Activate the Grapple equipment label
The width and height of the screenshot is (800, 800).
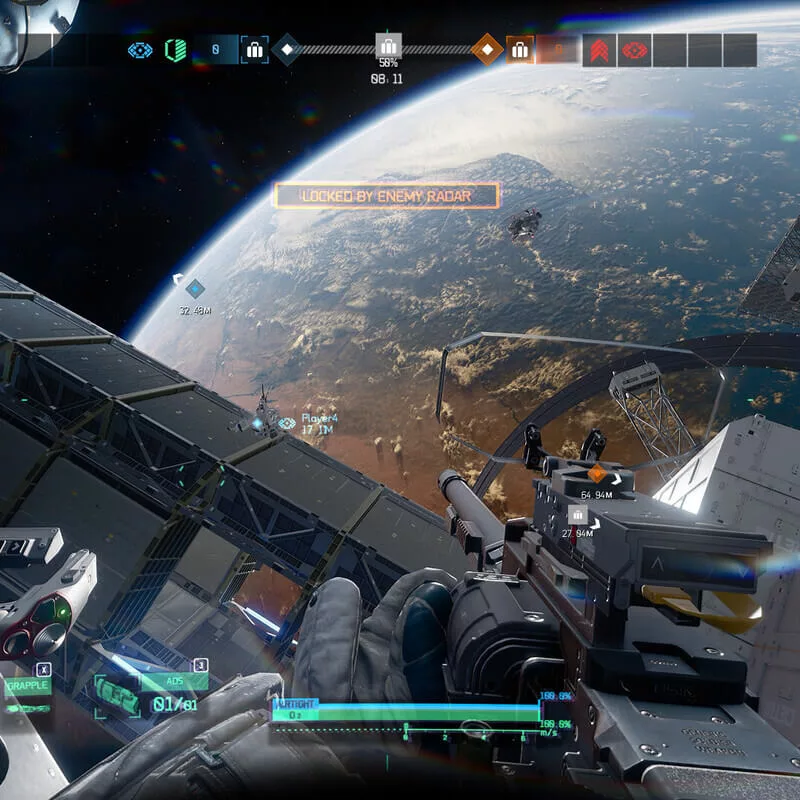27,687
